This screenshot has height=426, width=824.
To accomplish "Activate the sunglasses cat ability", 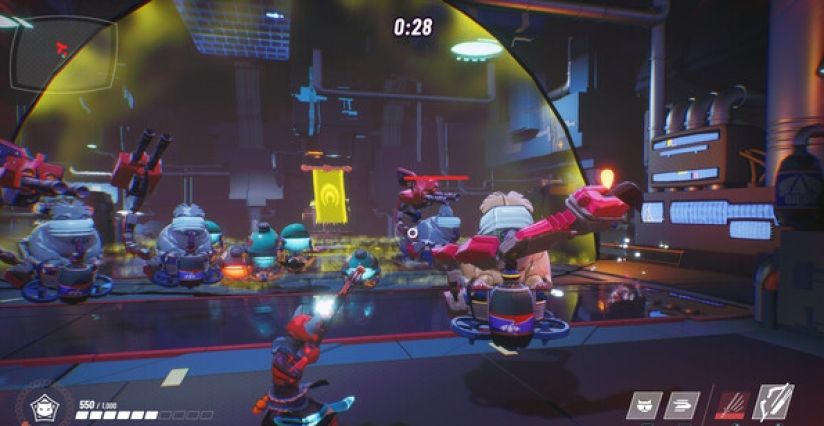I will (644, 404).
